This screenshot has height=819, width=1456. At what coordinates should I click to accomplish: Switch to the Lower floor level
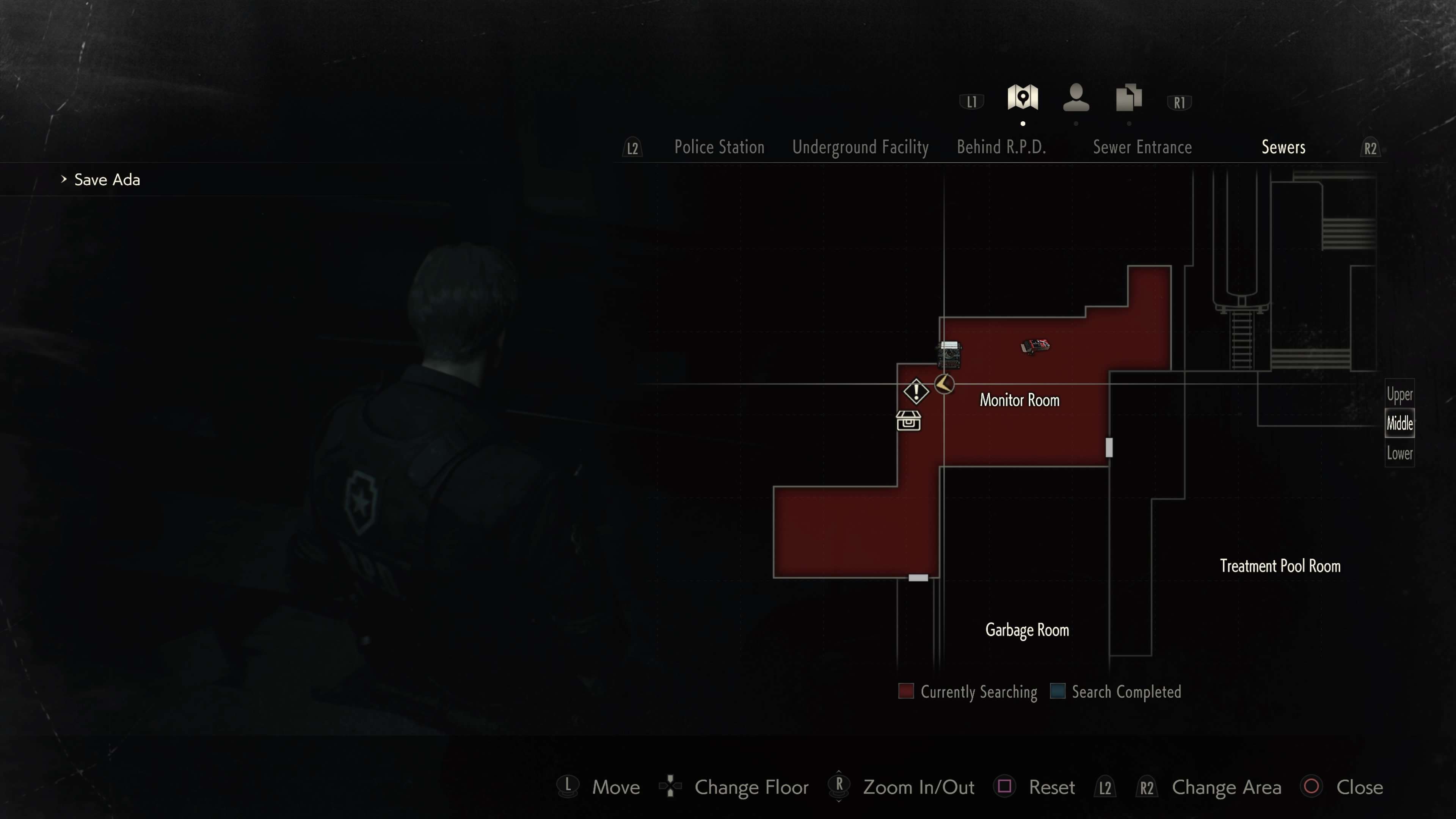tap(1399, 453)
